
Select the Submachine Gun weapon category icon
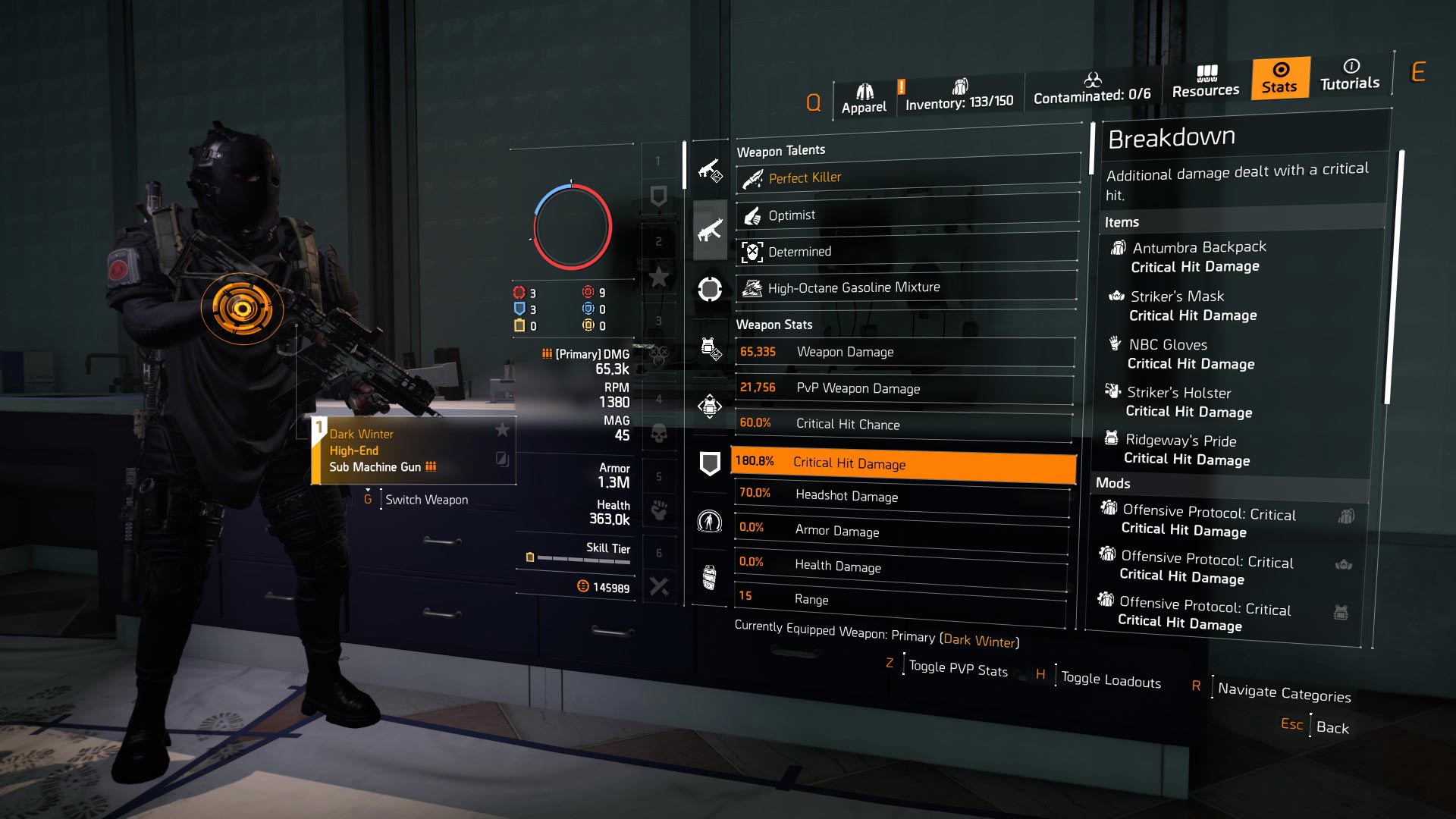point(710,231)
